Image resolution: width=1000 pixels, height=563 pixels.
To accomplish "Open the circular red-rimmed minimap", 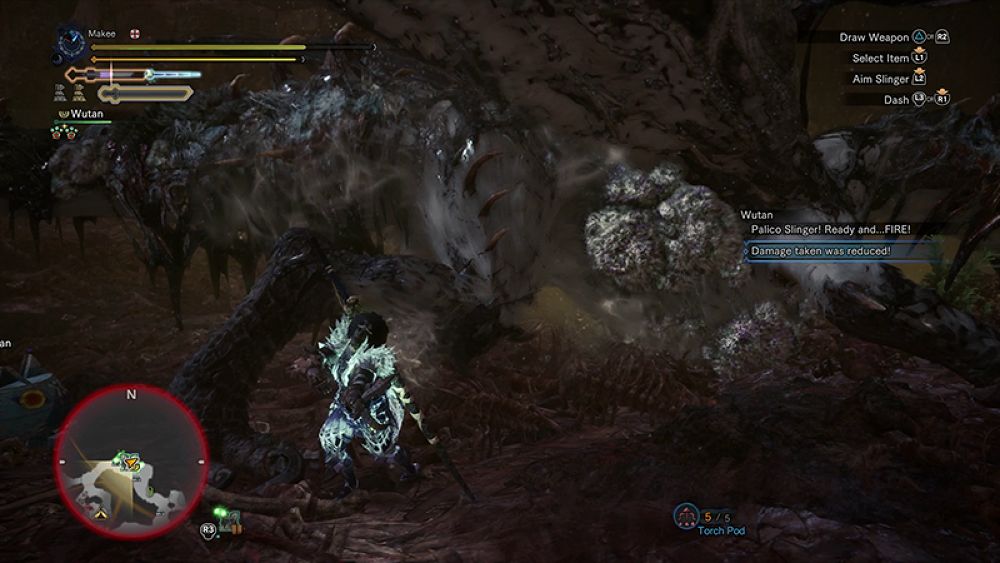I will click(131, 461).
